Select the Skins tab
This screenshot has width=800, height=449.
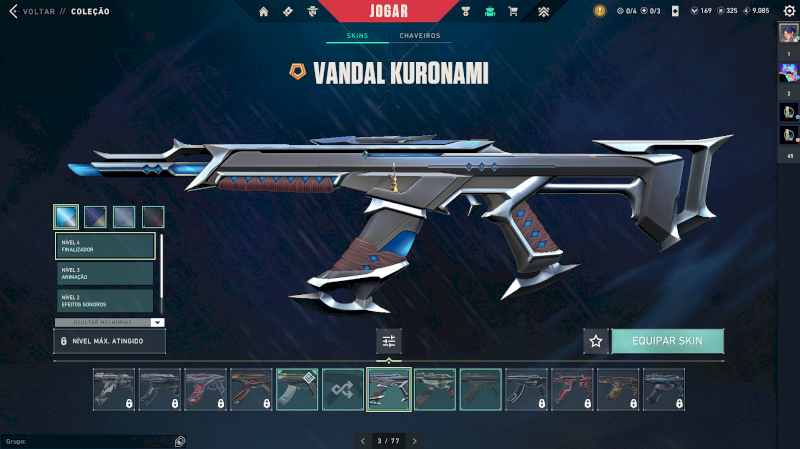tap(357, 36)
